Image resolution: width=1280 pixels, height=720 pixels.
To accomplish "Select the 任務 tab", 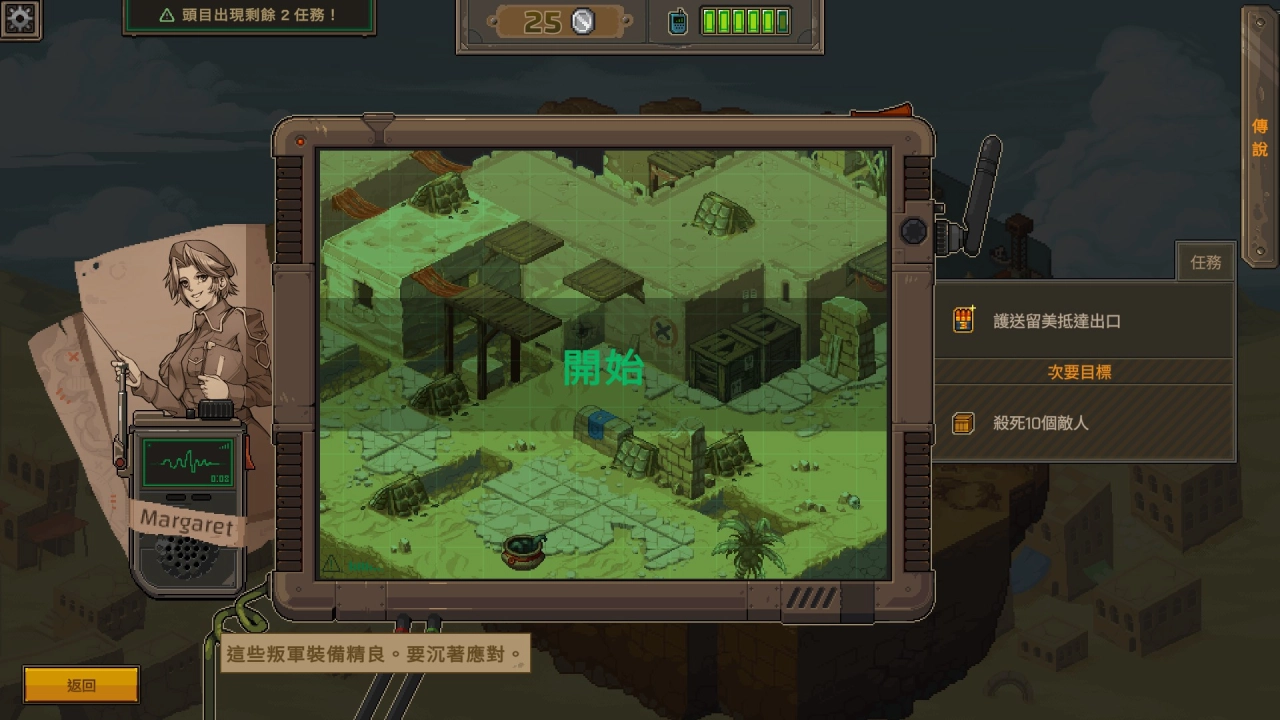I will click(1206, 262).
